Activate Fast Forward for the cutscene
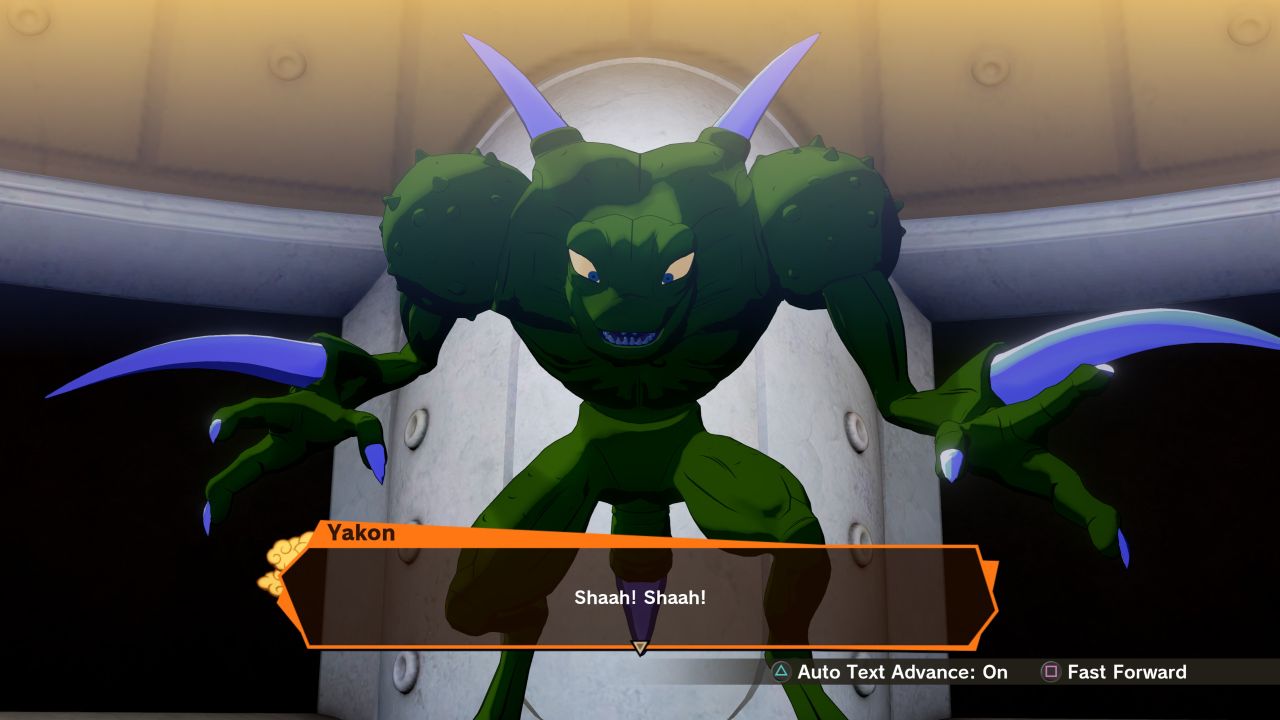 [1113, 672]
